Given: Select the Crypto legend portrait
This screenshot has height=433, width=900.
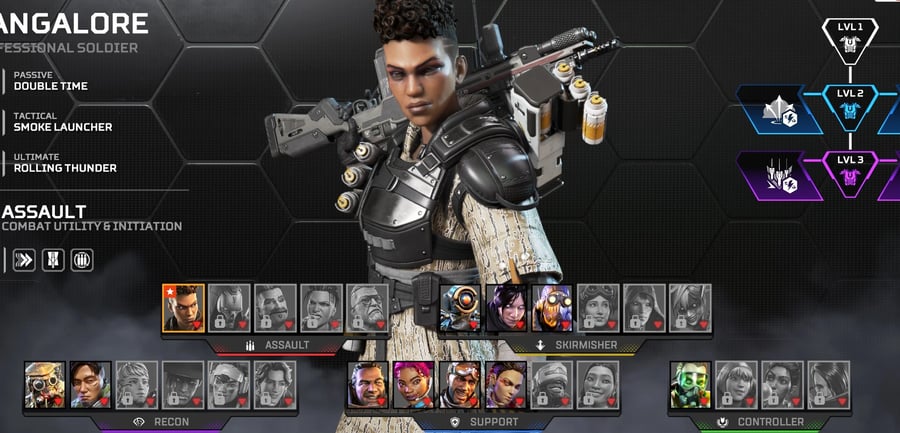Looking at the screenshot, I should [x=90, y=385].
